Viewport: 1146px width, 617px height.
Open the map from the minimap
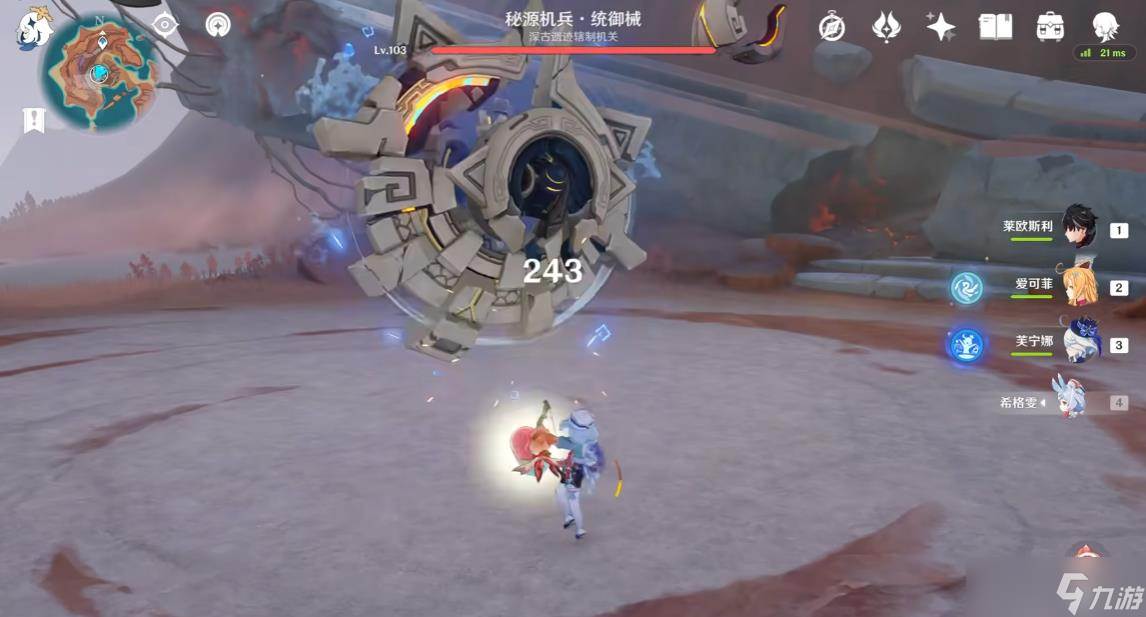[x=99, y=72]
